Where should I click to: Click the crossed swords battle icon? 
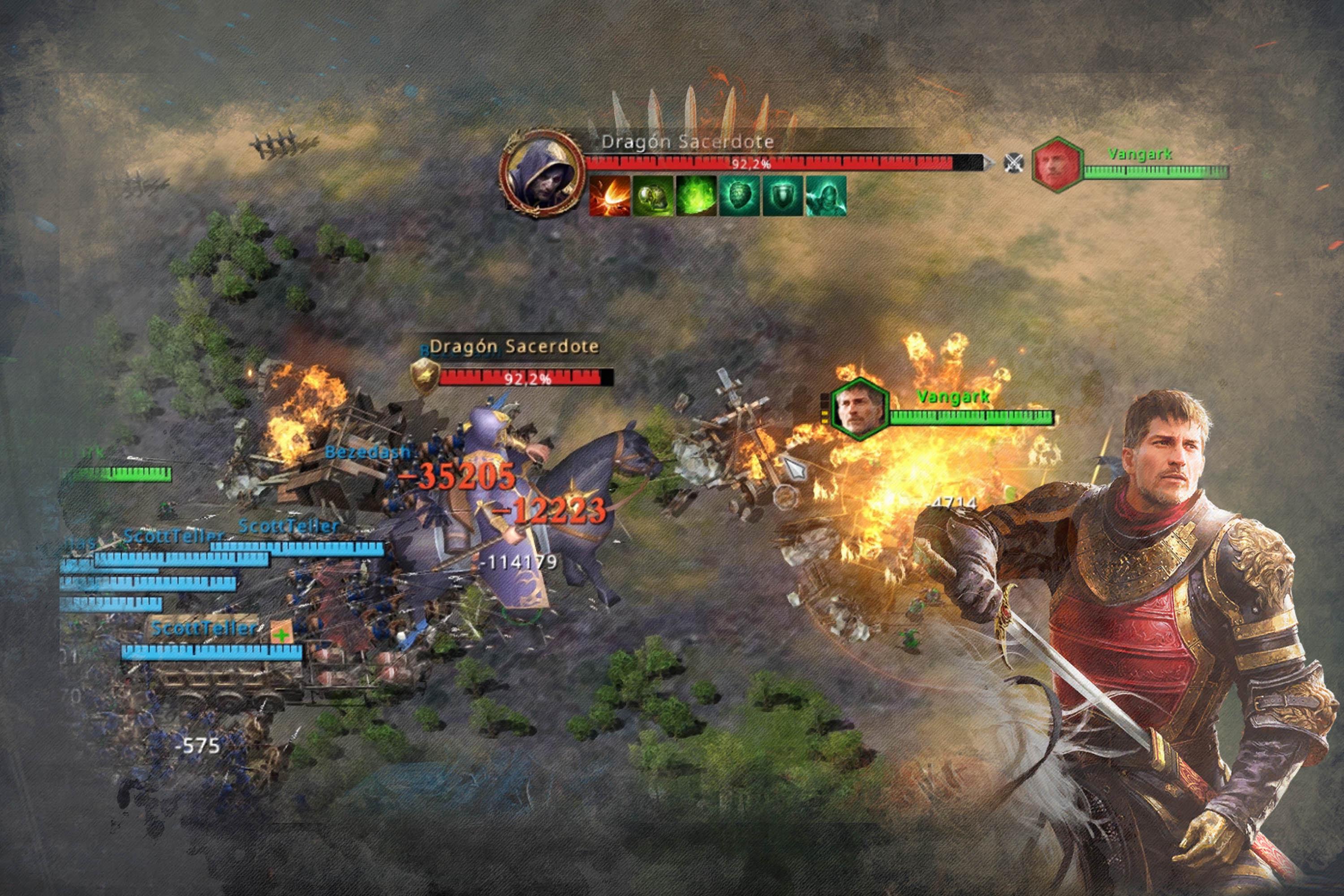1013,164
